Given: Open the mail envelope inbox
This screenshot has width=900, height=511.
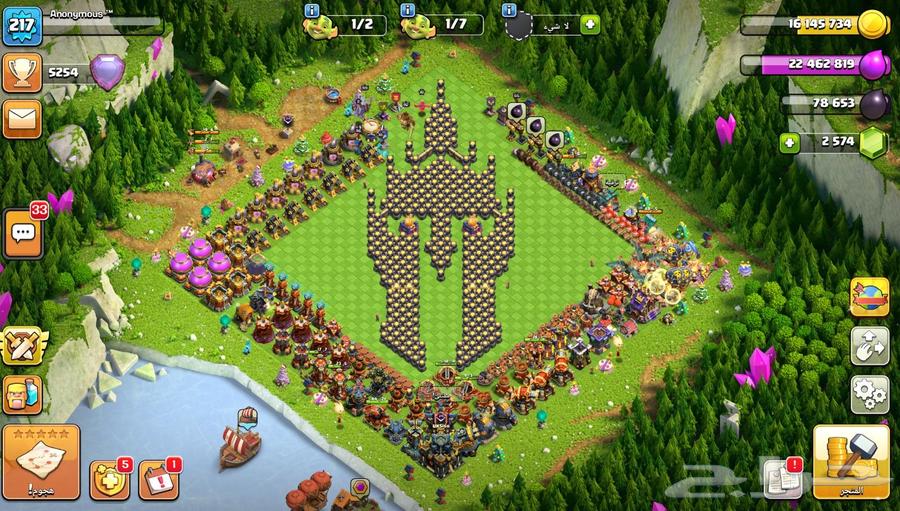Looking at the screenshot, I should 21,118.
